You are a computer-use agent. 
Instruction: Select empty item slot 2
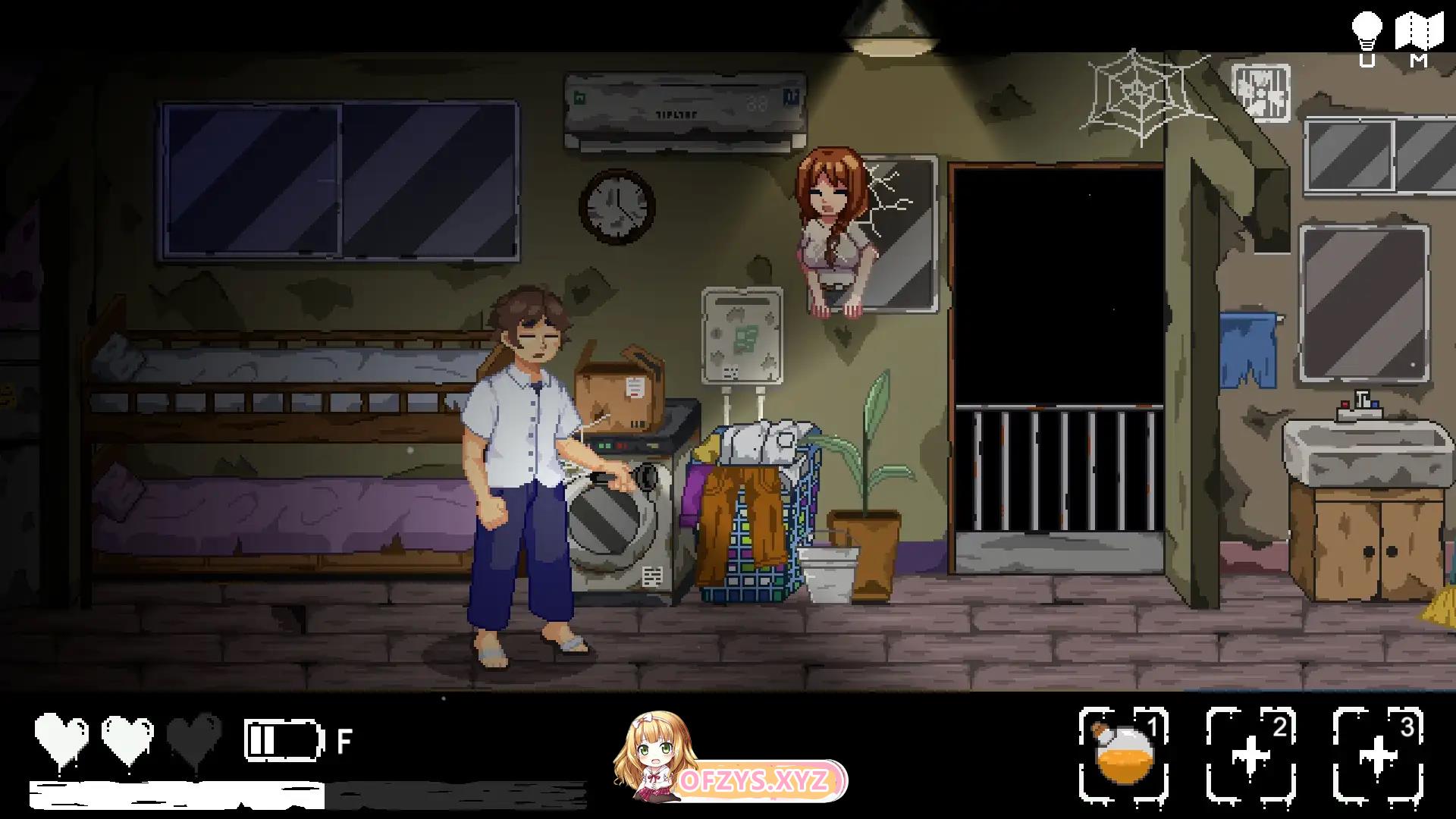point(1250,755)
